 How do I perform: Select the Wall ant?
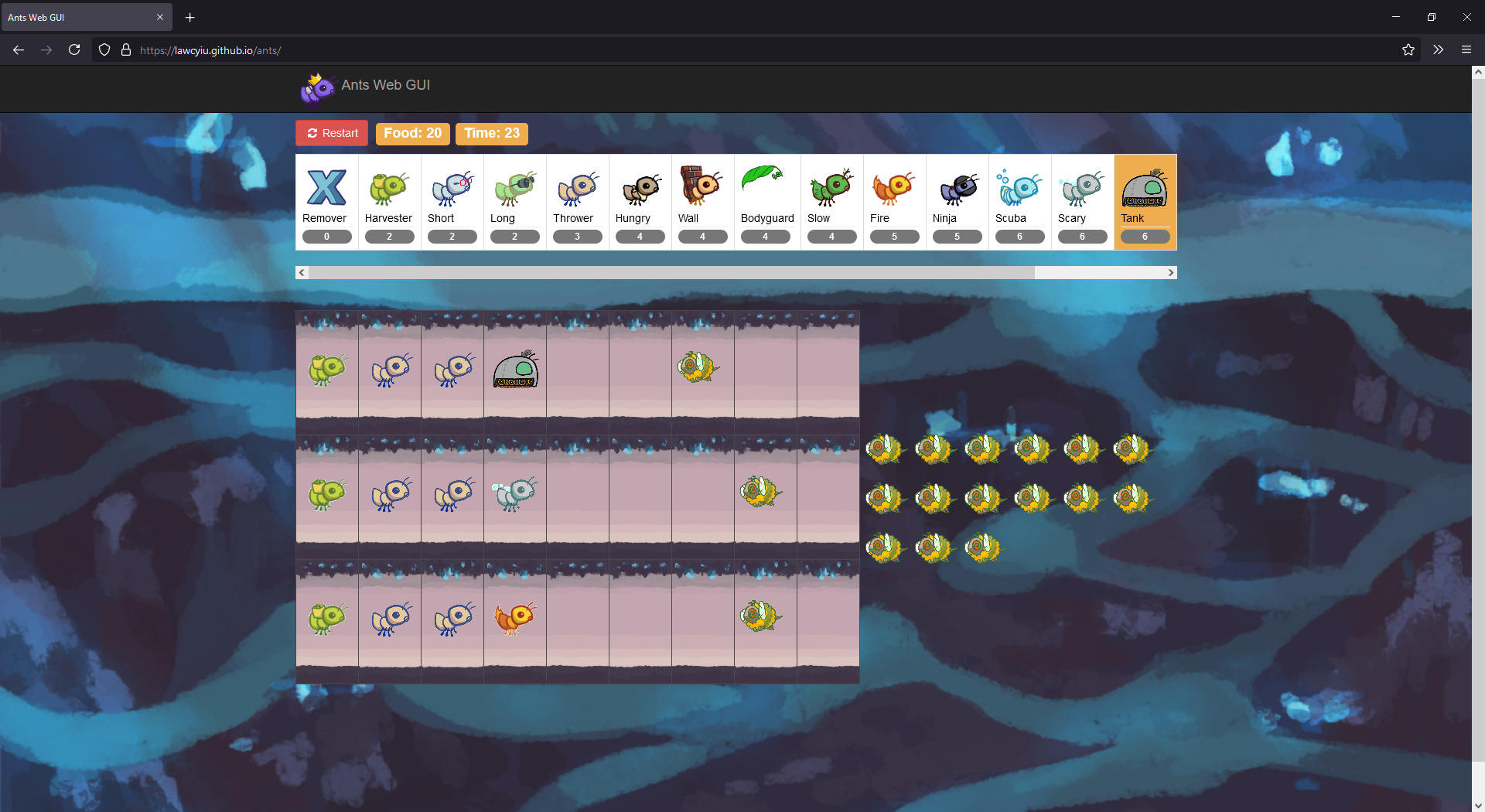point(702,202)
